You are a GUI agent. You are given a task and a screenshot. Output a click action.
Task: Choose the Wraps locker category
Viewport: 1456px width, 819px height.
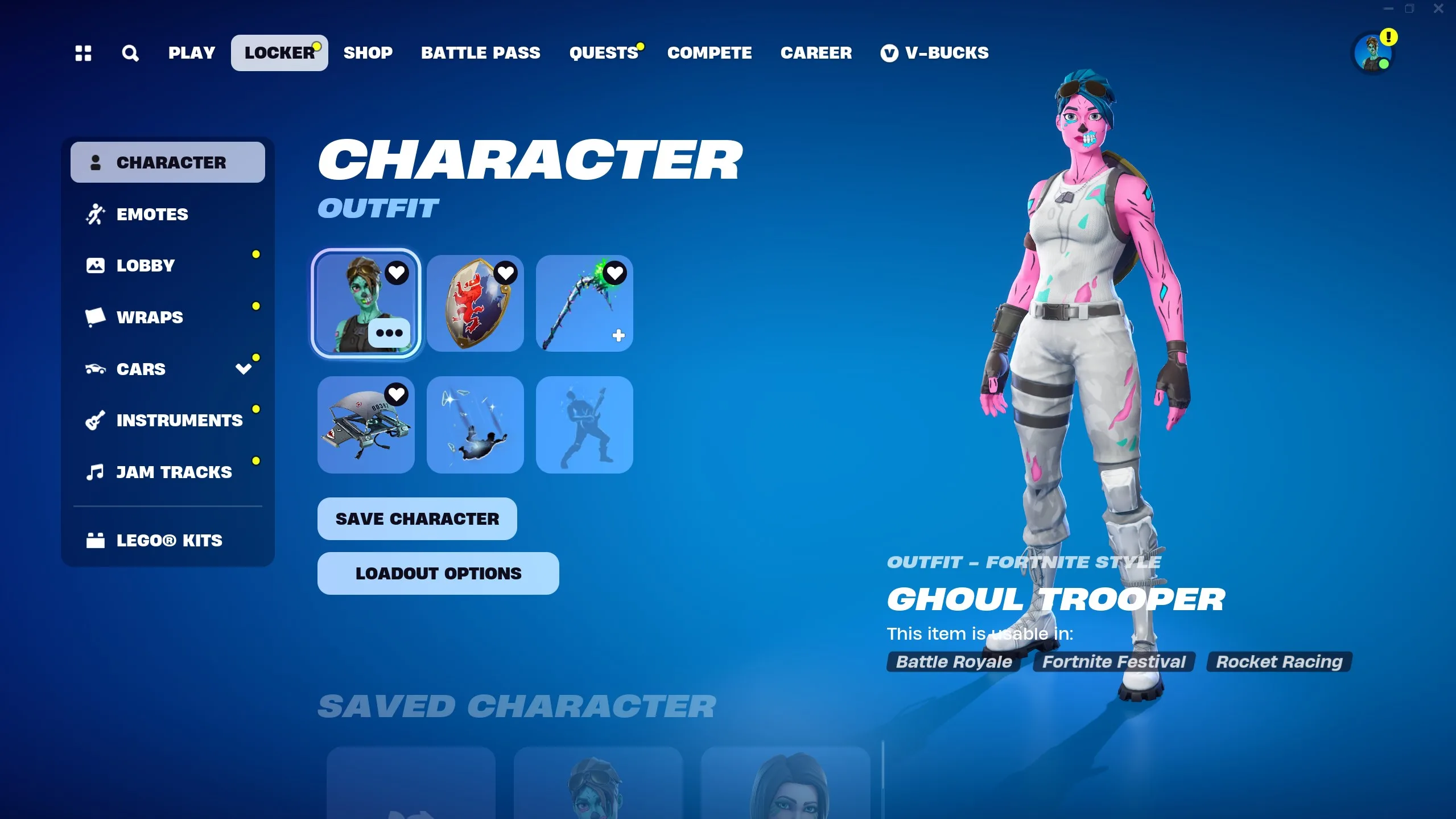150,317
